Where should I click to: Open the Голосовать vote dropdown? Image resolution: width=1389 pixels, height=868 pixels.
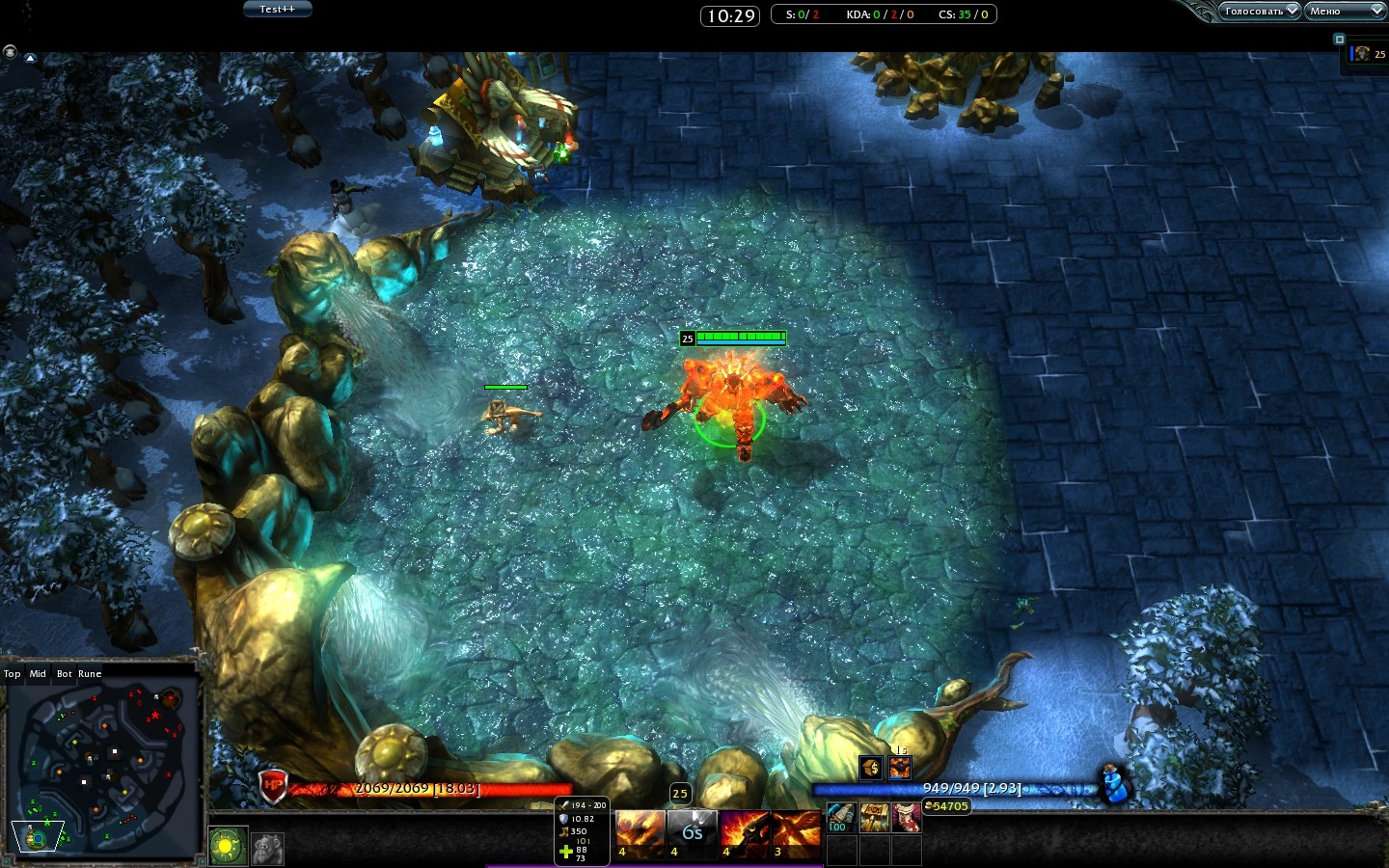point(1259,12)
